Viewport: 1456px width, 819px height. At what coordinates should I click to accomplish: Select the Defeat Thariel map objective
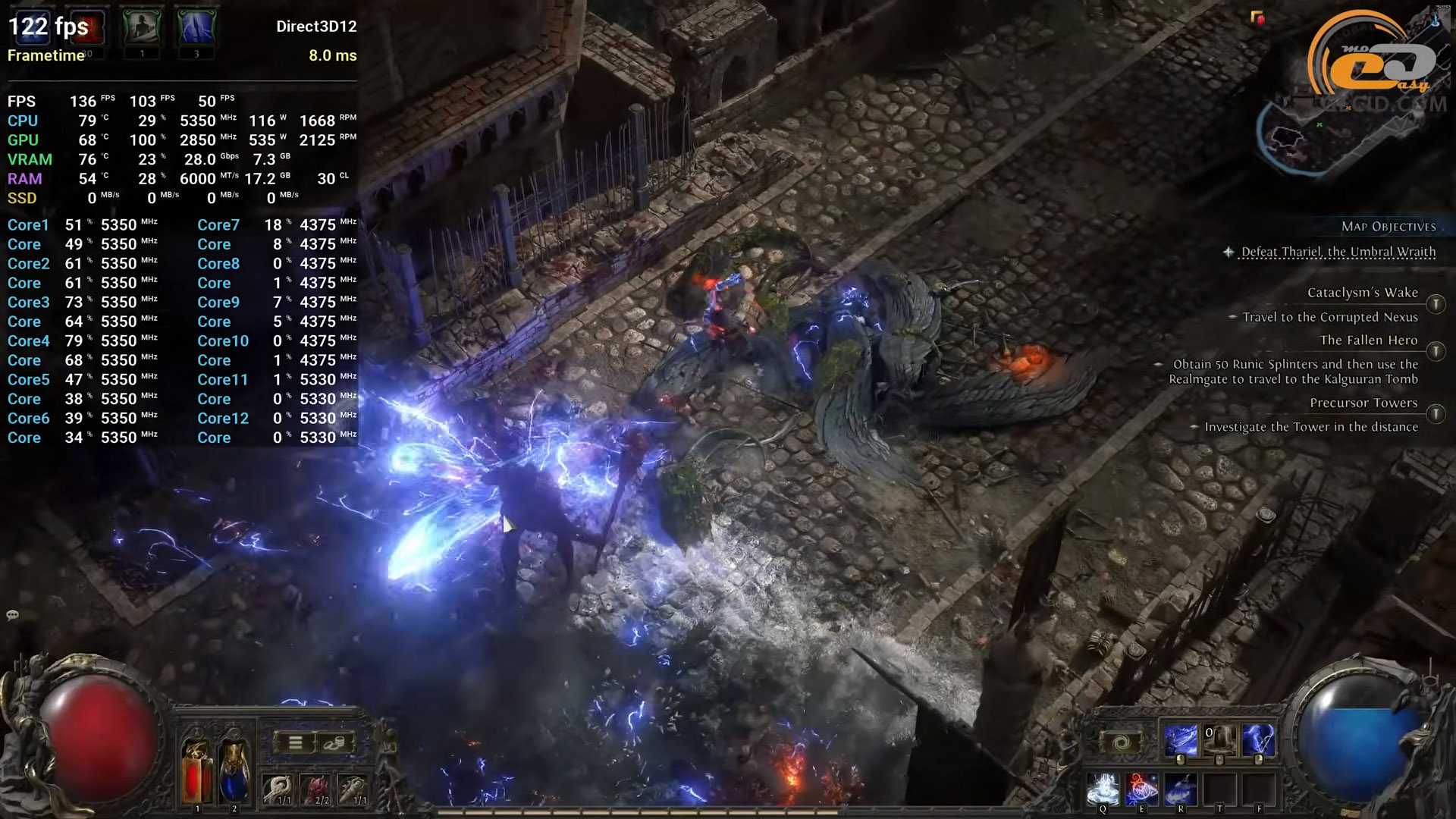(x=1338, y=252)
